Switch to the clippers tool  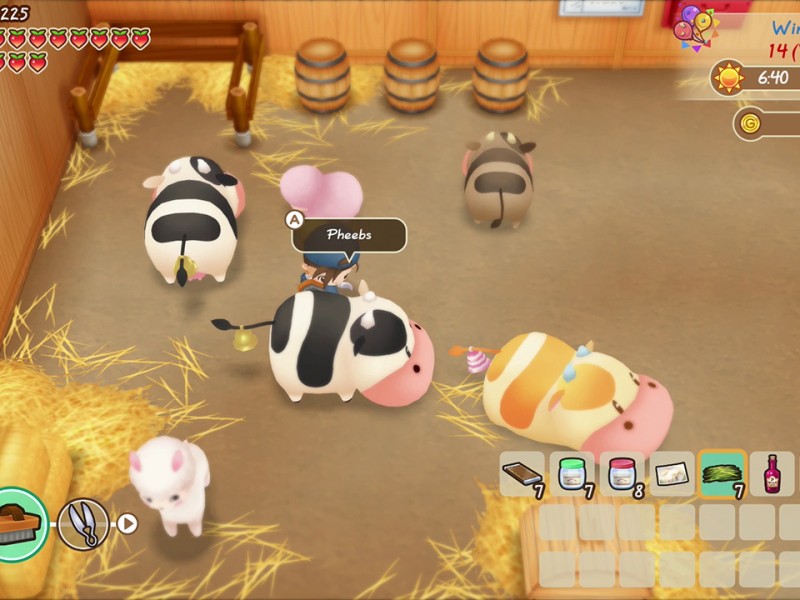pyautogui.click(x=83, y=523)
